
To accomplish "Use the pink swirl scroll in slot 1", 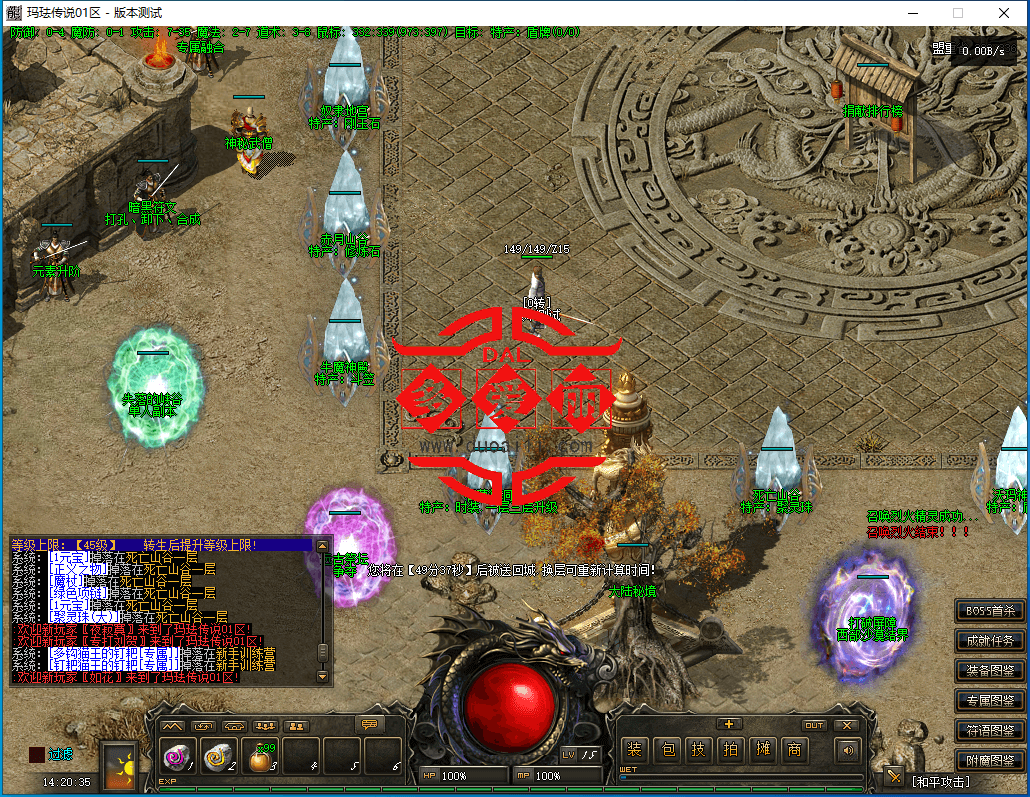I will click(x=178, y=757).
